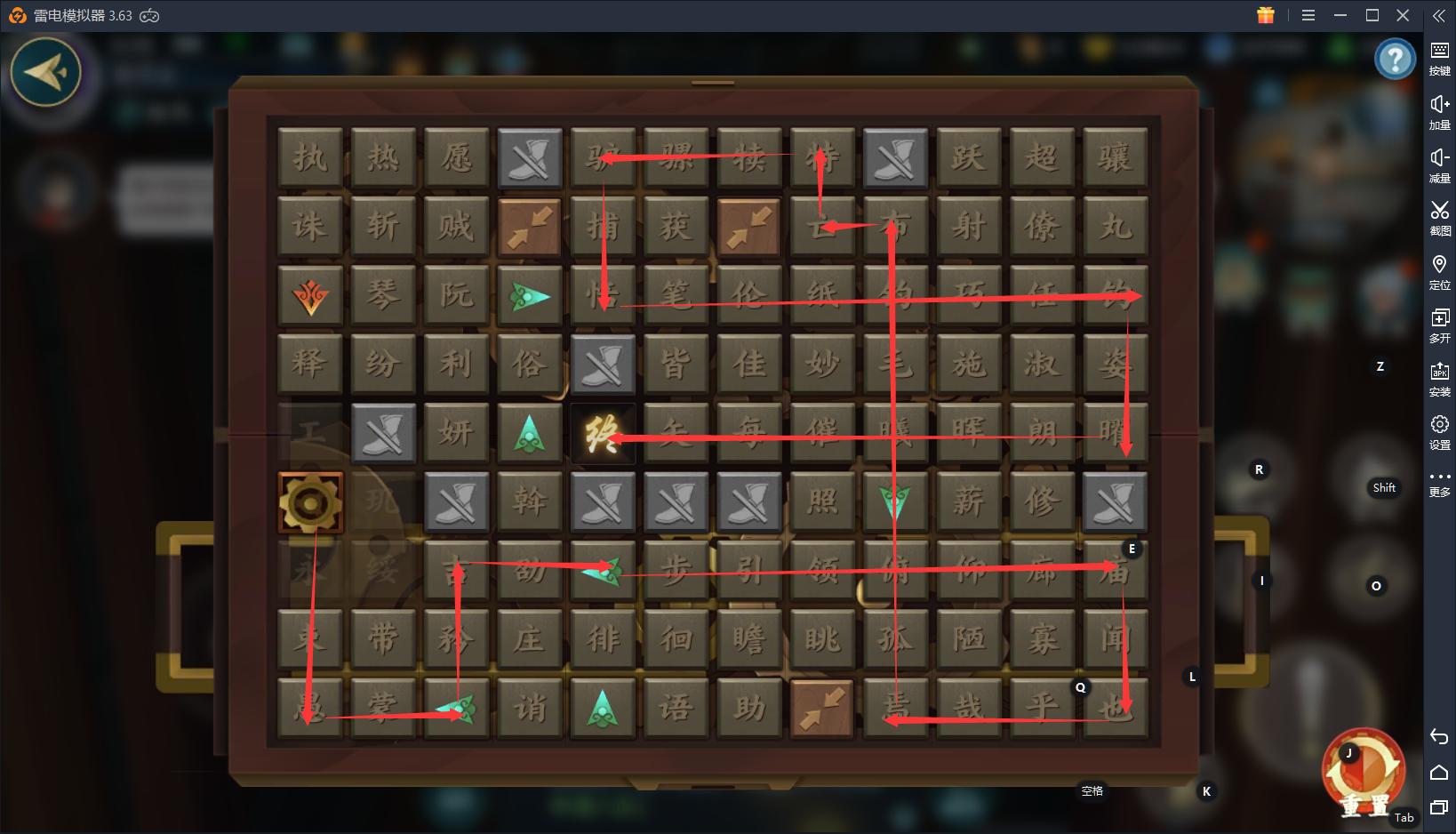Screen dimensions: 1456x834
Task: Select the 瞻 character tile
Action: click(x=749, y=639)
